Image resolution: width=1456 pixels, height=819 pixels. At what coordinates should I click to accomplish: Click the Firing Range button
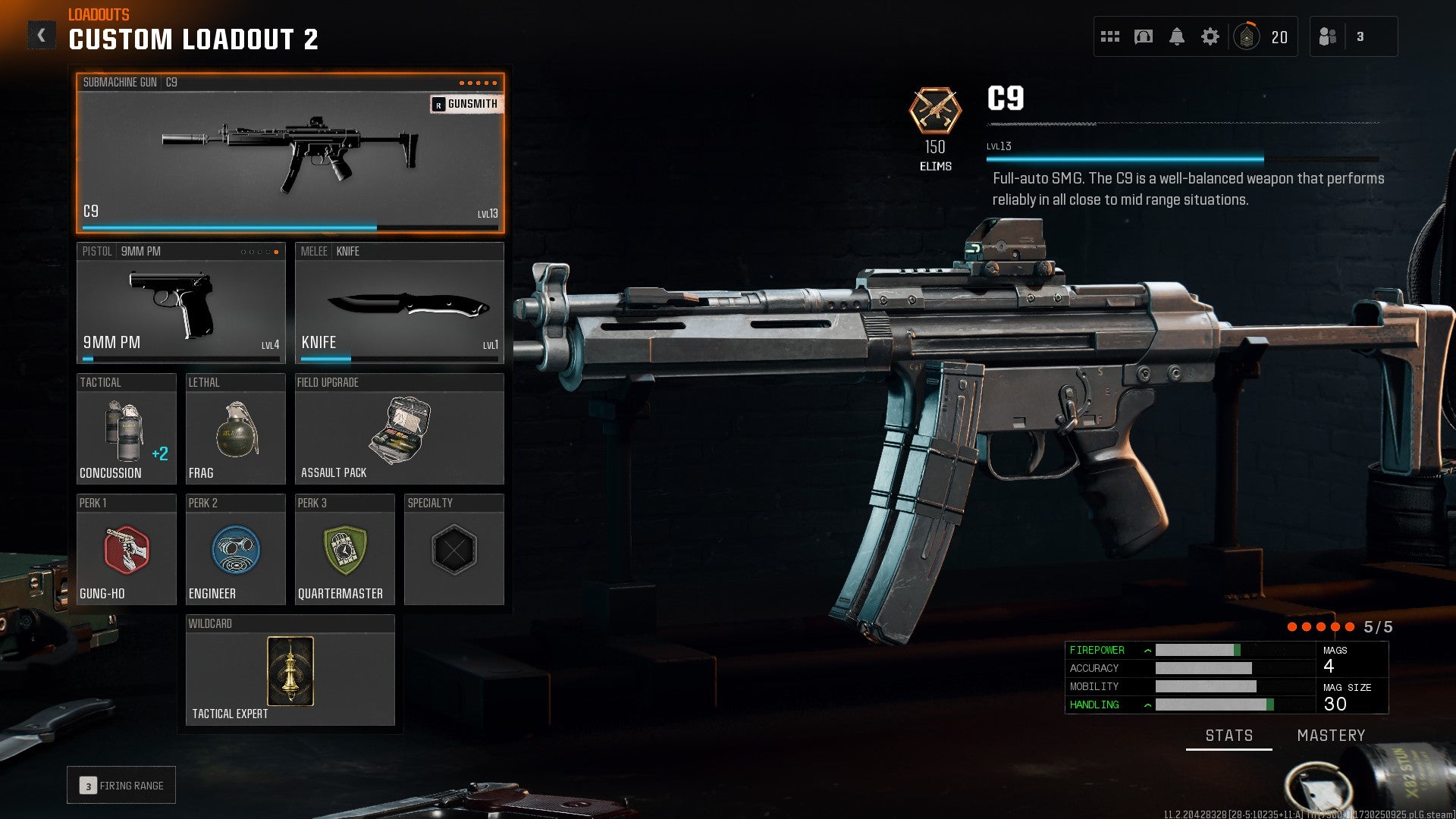coord(121,785)
